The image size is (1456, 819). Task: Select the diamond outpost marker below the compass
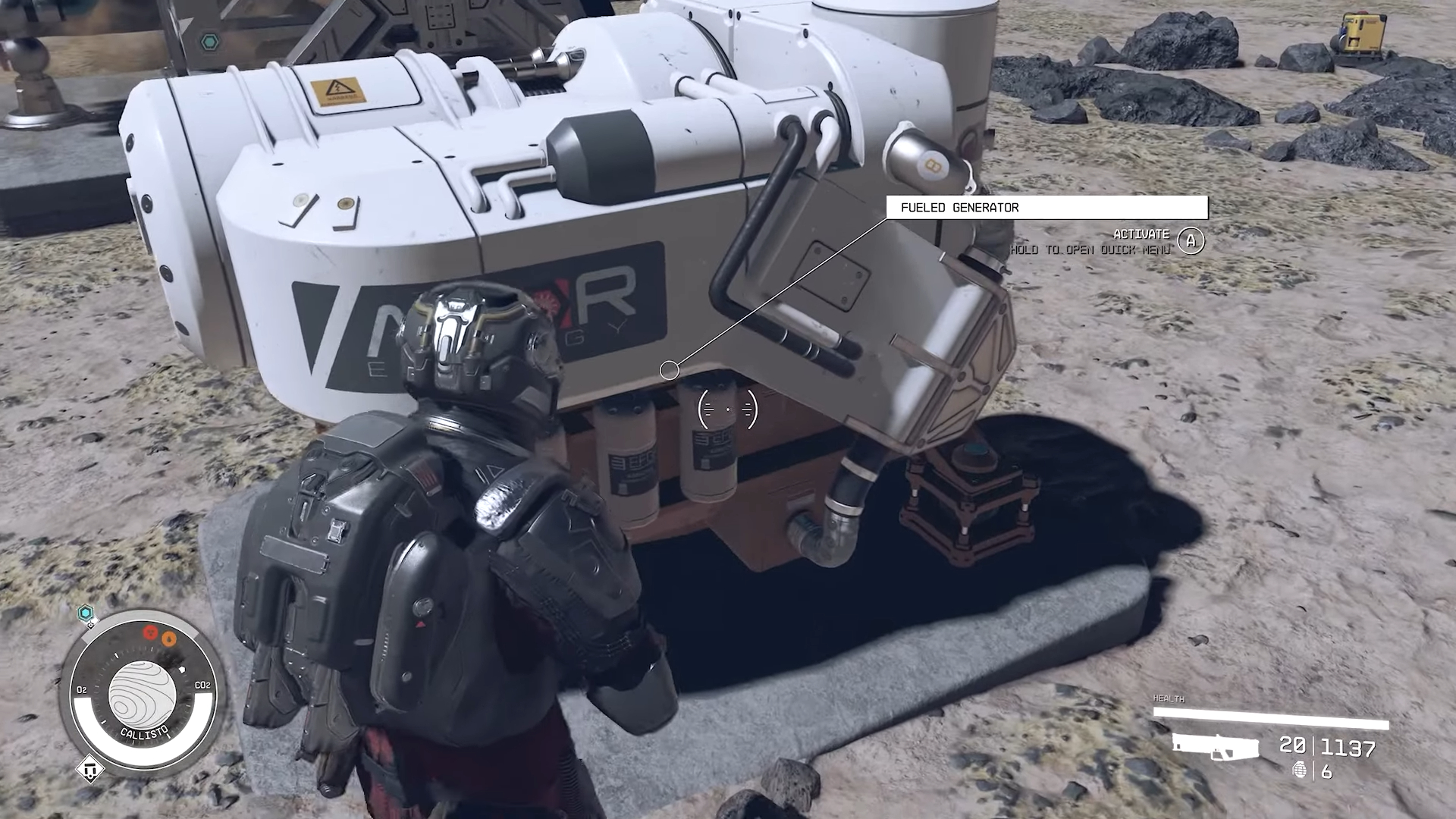(90, 769)
